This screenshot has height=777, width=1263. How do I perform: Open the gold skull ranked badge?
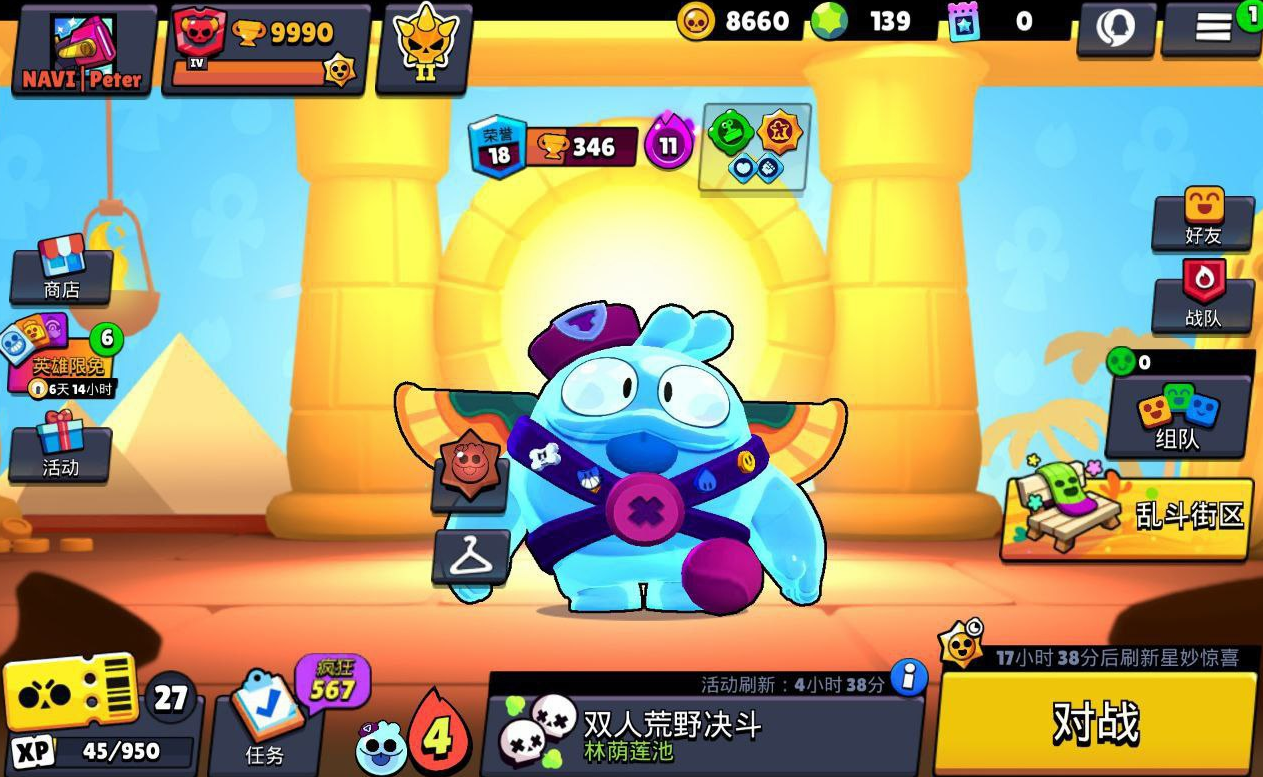tap(424, 50)
